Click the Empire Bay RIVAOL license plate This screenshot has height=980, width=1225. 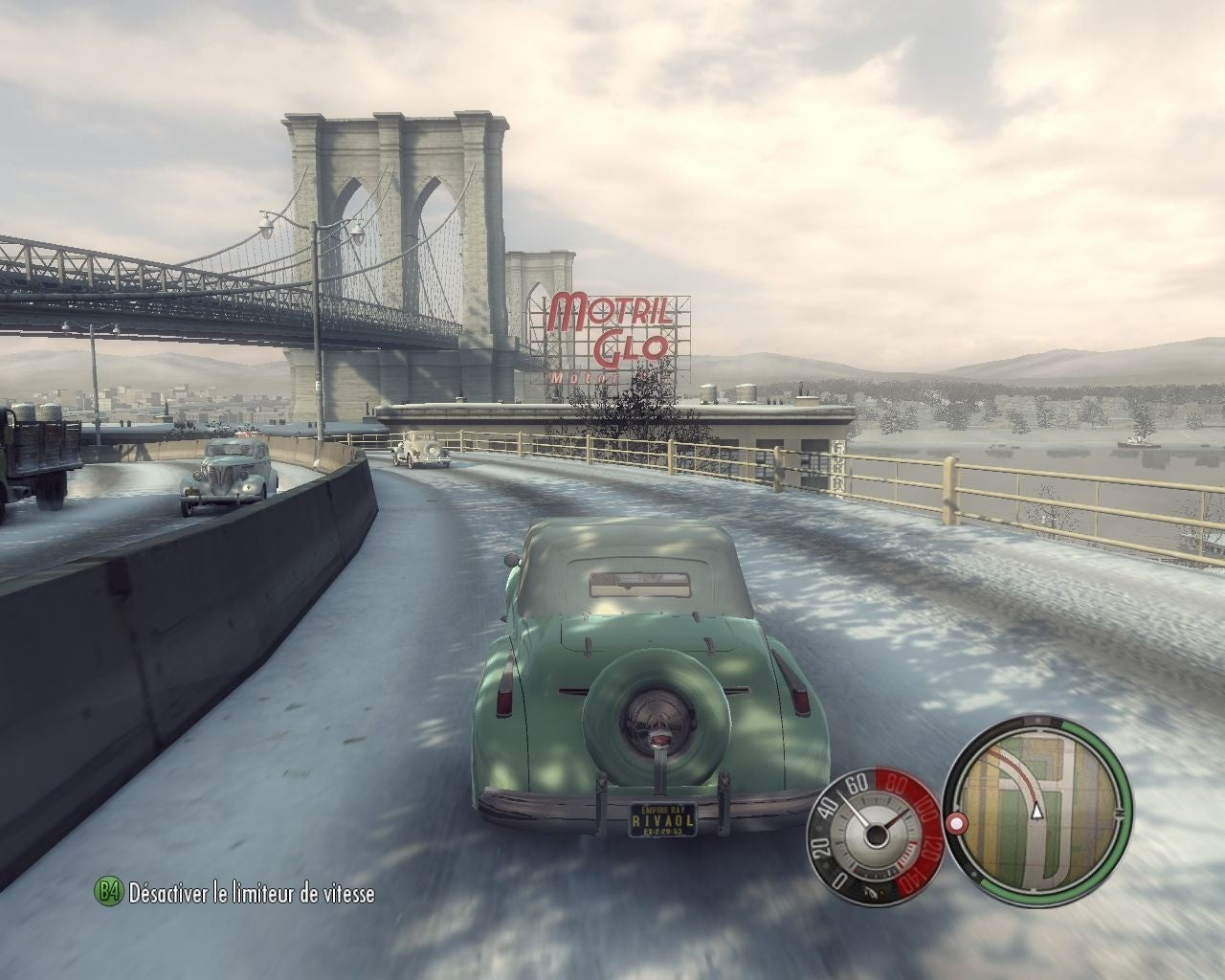tap(664, 820)
